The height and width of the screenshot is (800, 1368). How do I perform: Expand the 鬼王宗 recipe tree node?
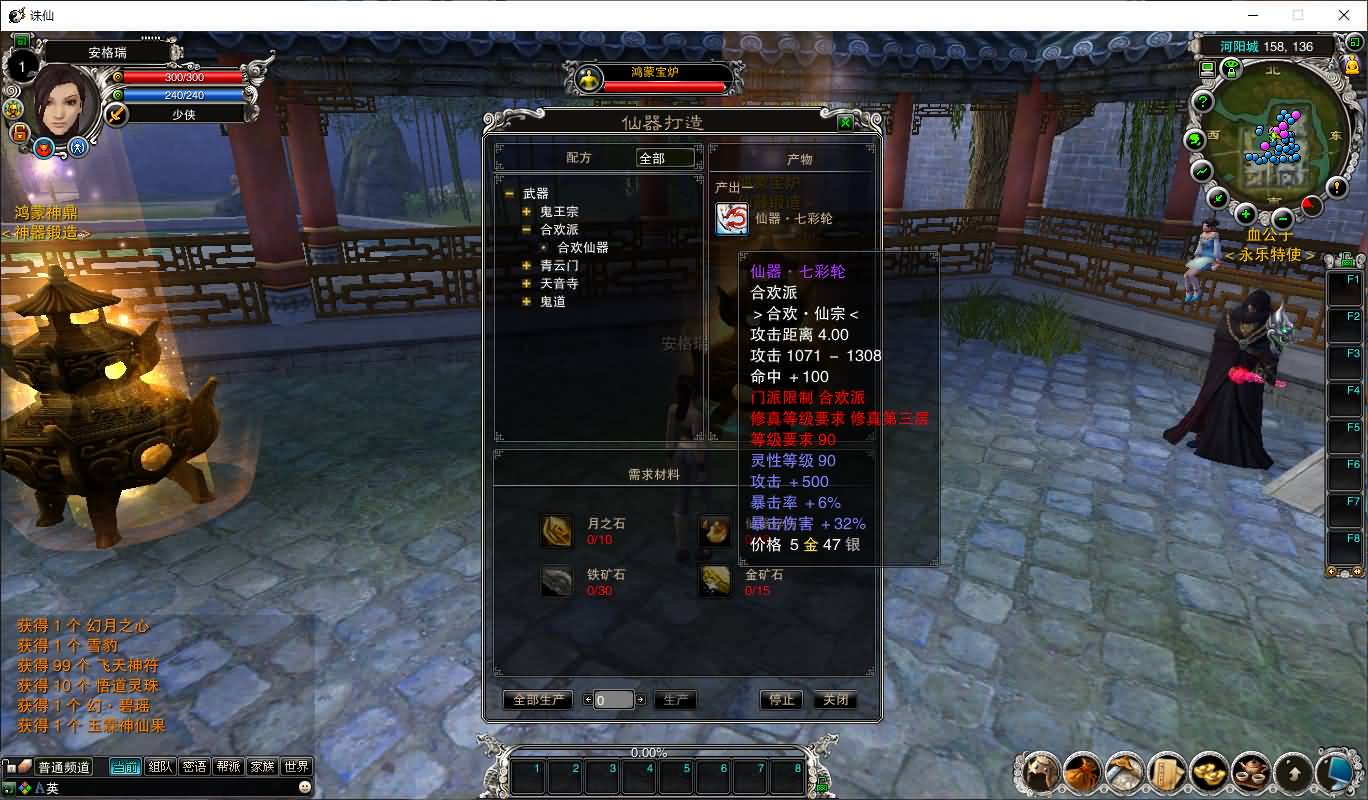point(528,212)
